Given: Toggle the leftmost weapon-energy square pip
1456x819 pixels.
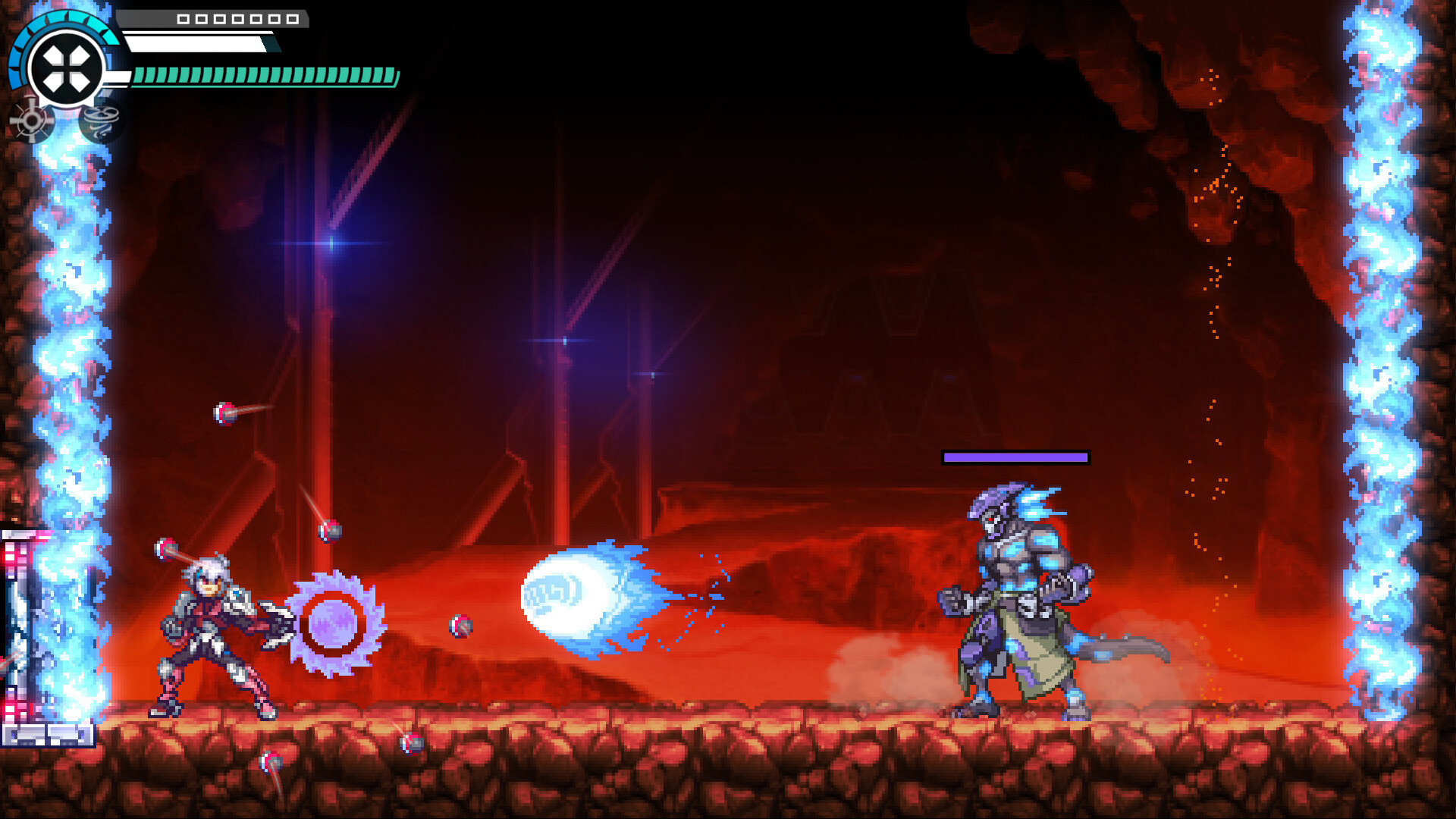Looking at the screenshot, I should [183, 19].
